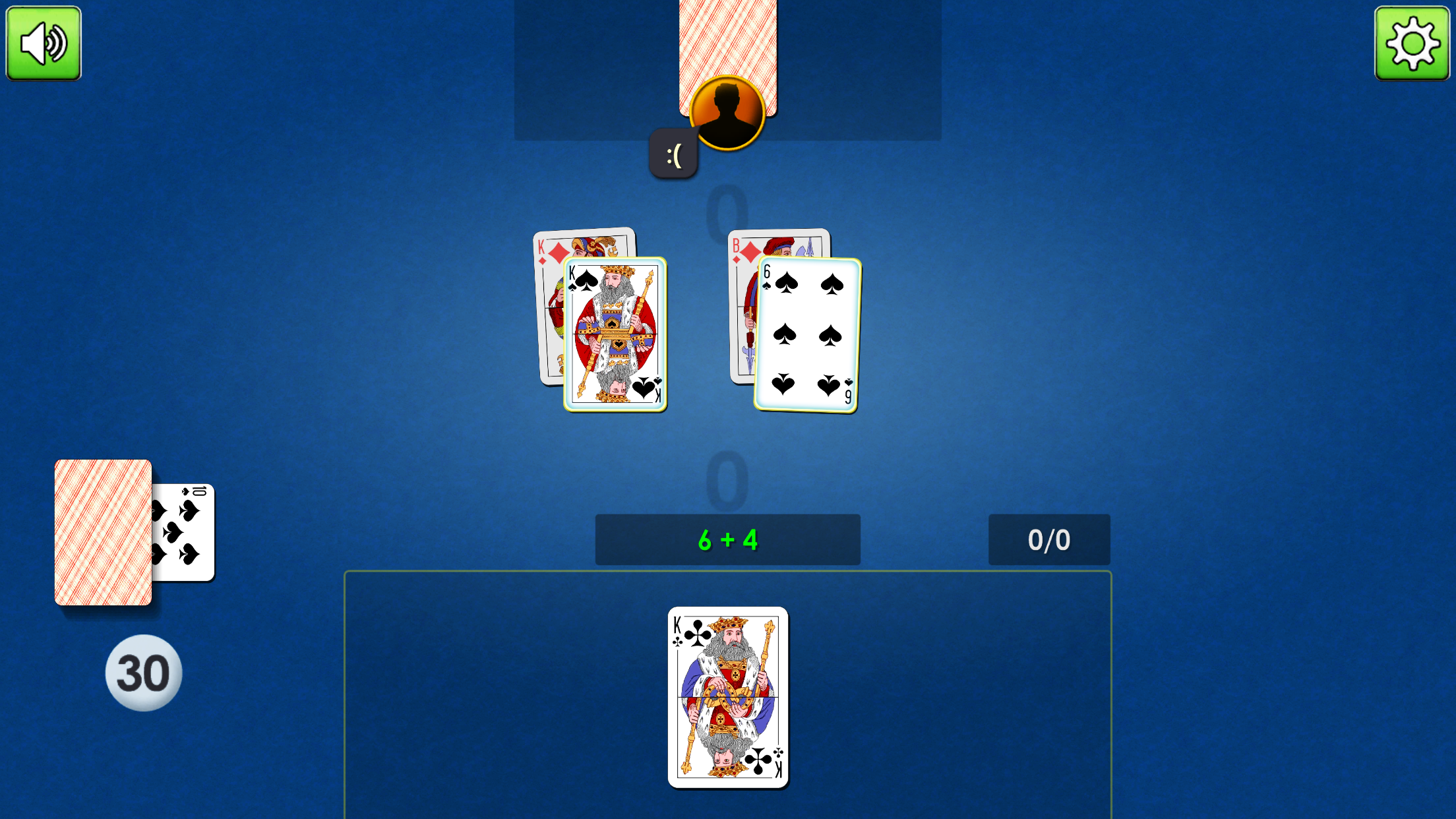The width and height of the screenshot is (1456, 819).
Task: Click the opponent's avatar portrait
Action: (727, 113)
